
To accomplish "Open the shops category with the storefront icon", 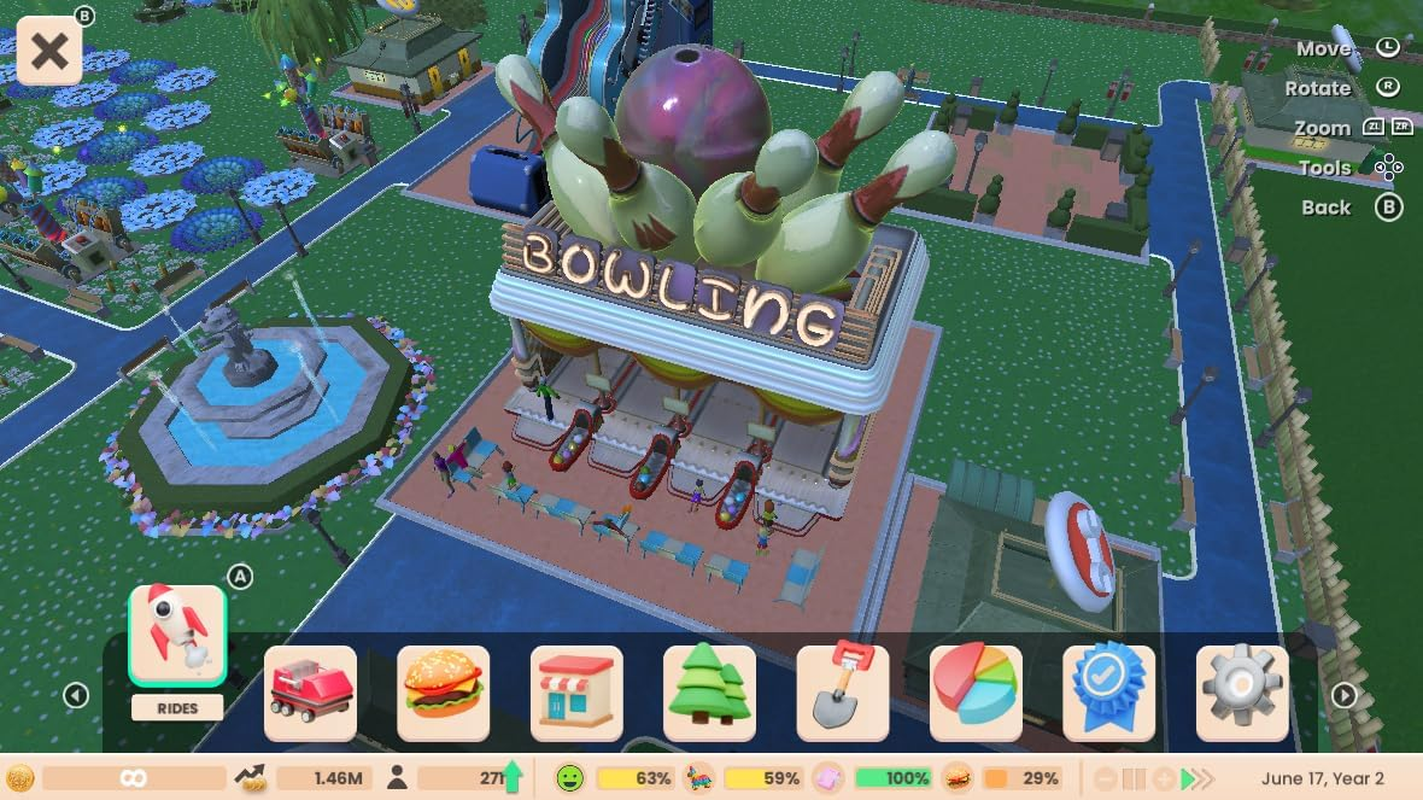I will tap(577, 693).
